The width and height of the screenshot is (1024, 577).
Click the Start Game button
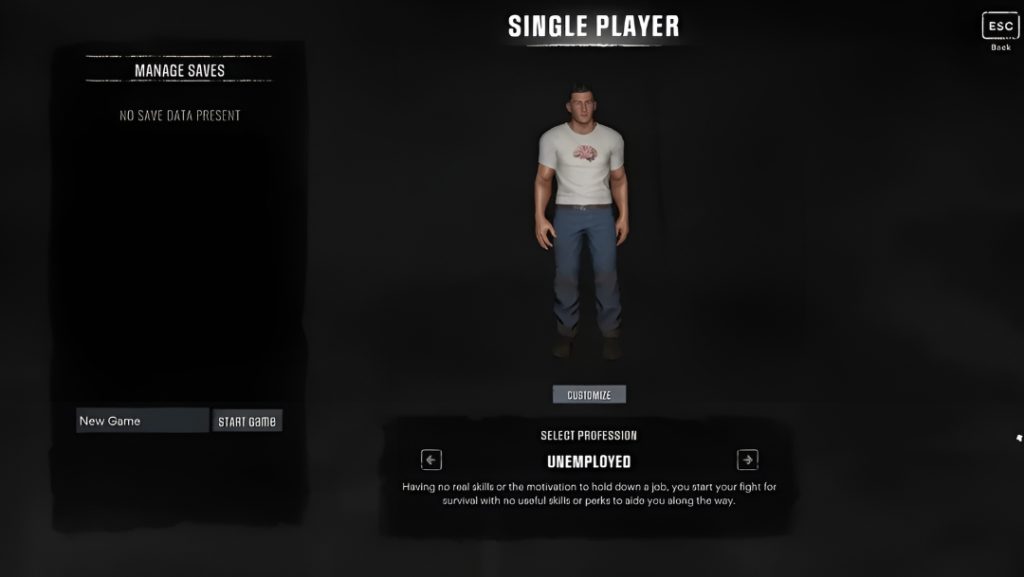coord(247,421)
